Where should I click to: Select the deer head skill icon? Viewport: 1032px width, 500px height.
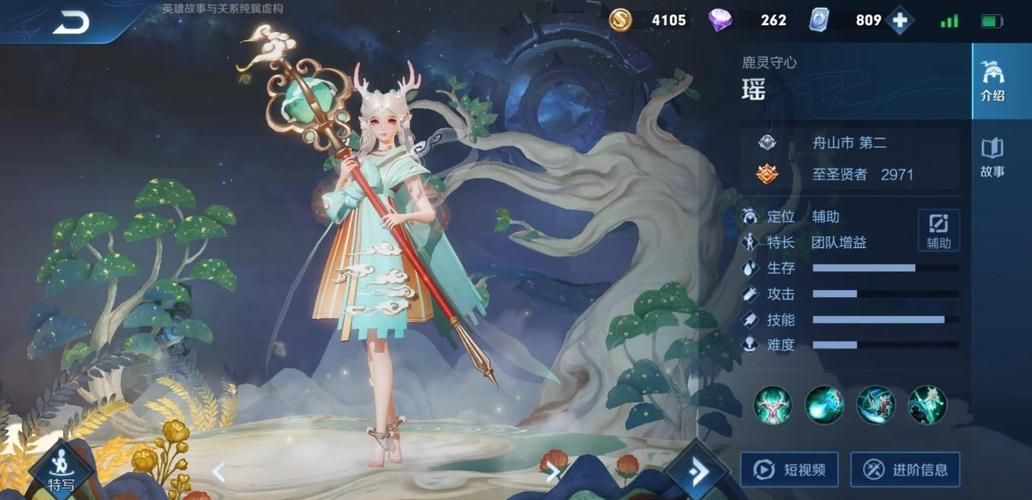pos(773,405)
